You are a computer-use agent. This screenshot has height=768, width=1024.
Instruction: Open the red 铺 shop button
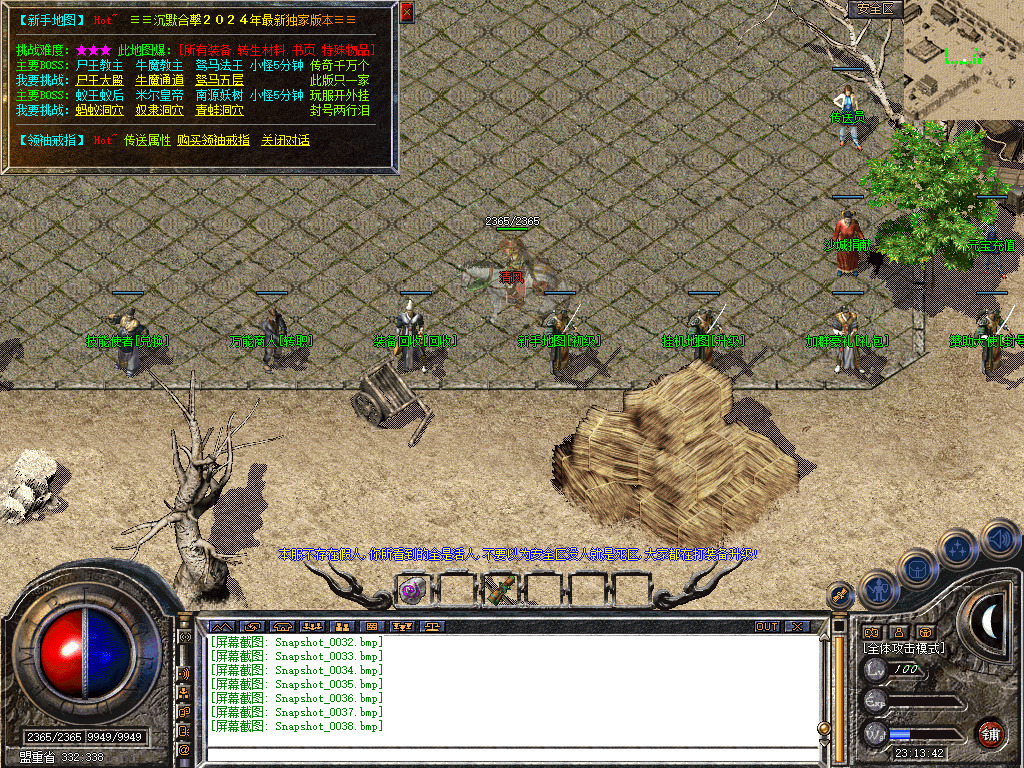tap(990, 734)
